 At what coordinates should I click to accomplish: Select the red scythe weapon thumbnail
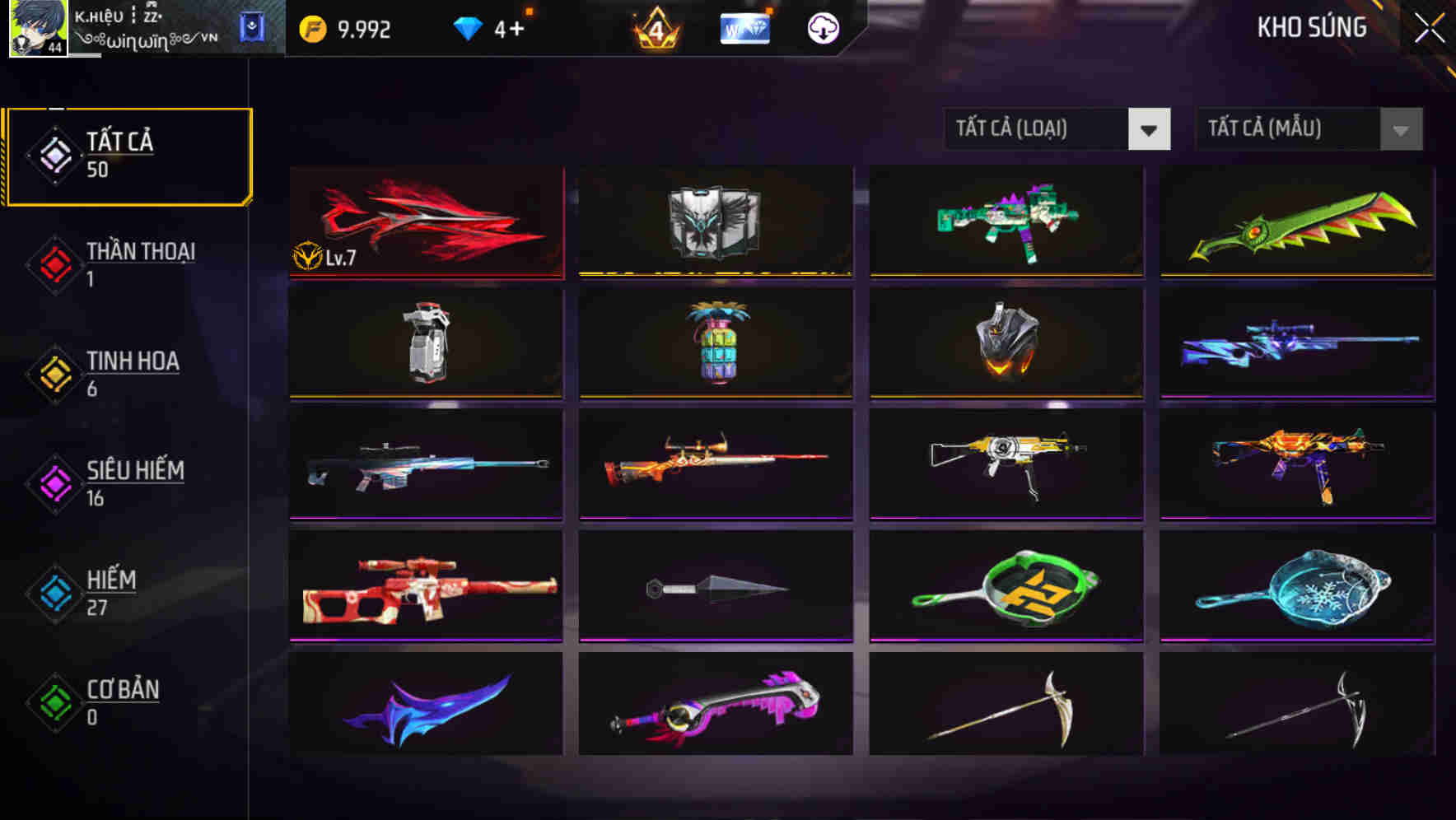point(427,222)
